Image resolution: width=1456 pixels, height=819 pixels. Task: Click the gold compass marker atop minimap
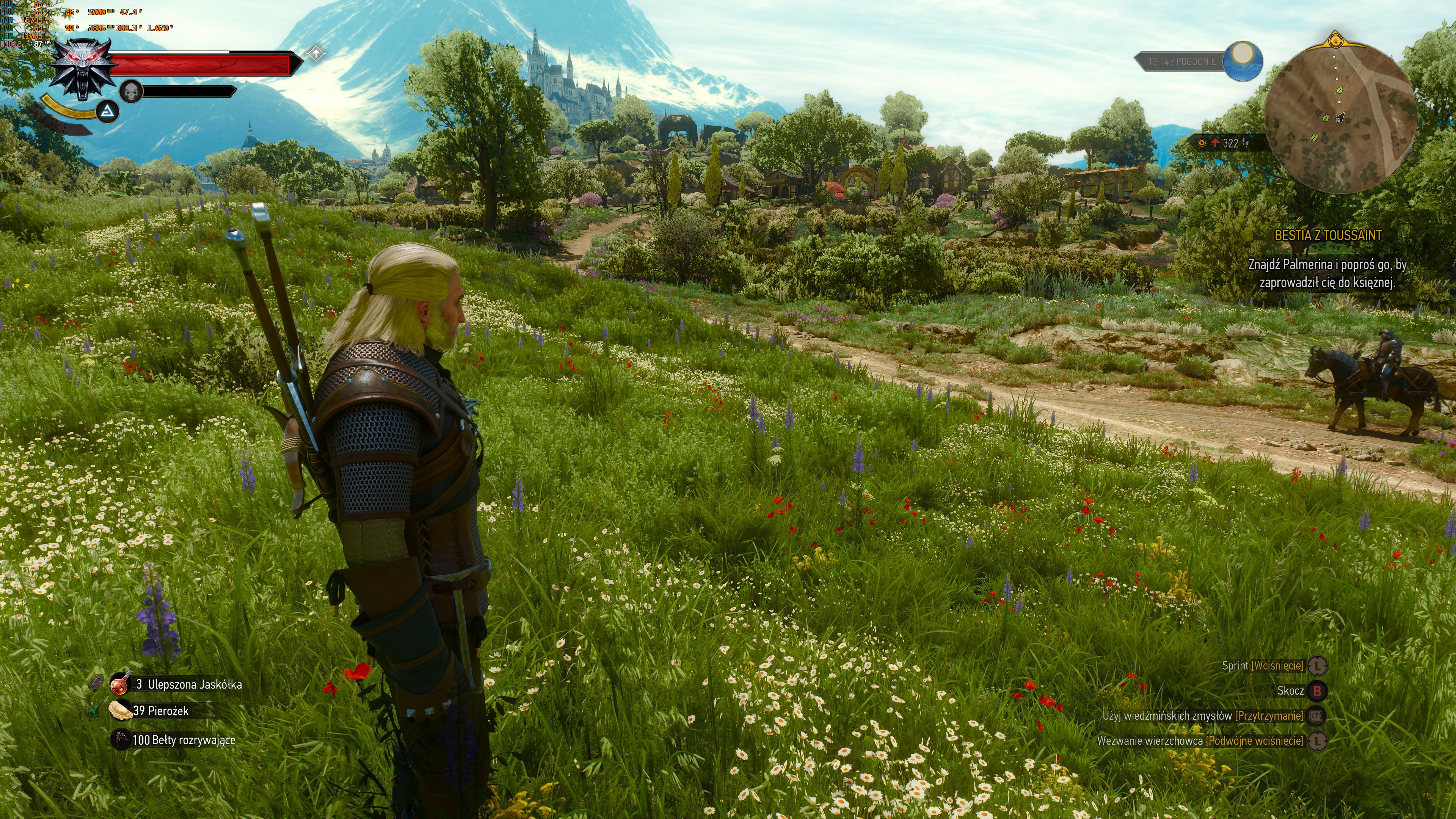pyautogui.click(x=1335, y=41)
